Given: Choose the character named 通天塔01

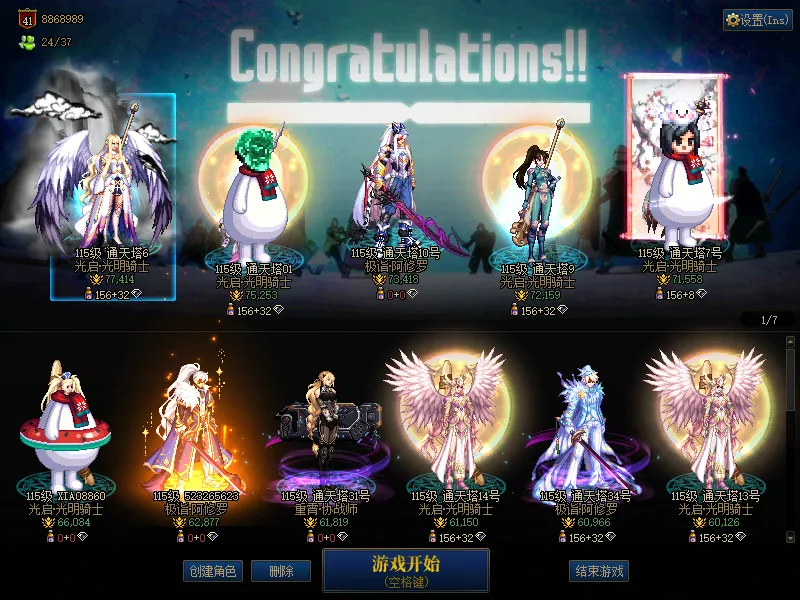Looking at the screenshot, I should tap(254, 210).
